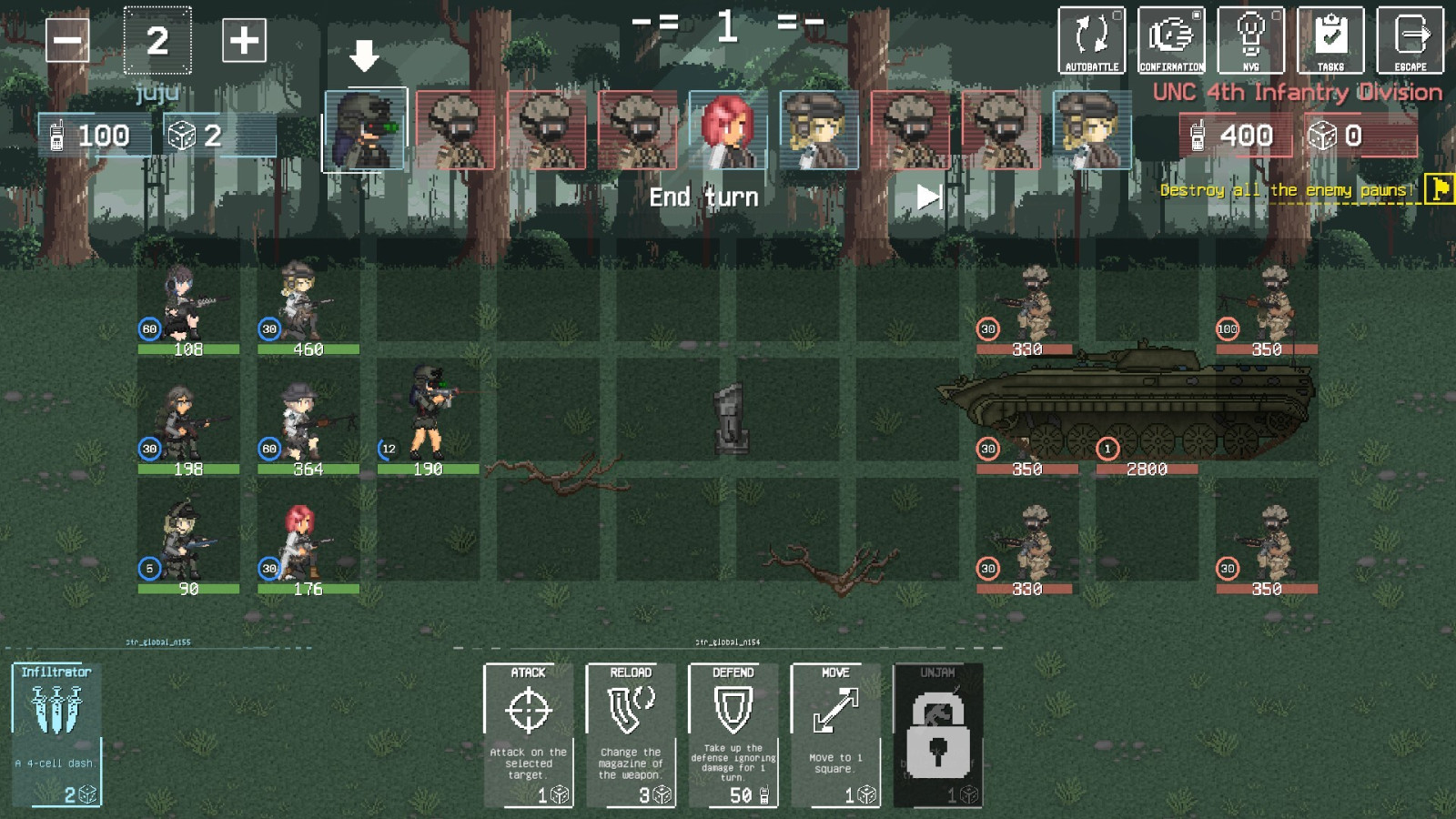Toggle the Confirmation option
1456x819 pixels.
tap(1171, 40)
